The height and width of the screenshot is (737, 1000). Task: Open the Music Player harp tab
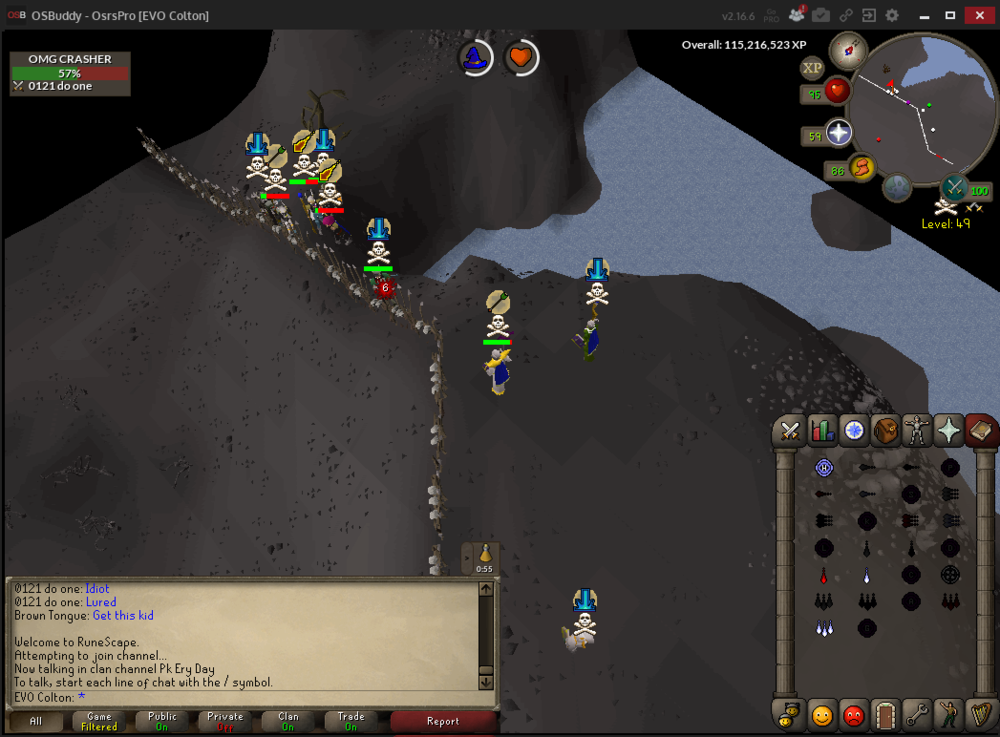click(x=981, y=716)
